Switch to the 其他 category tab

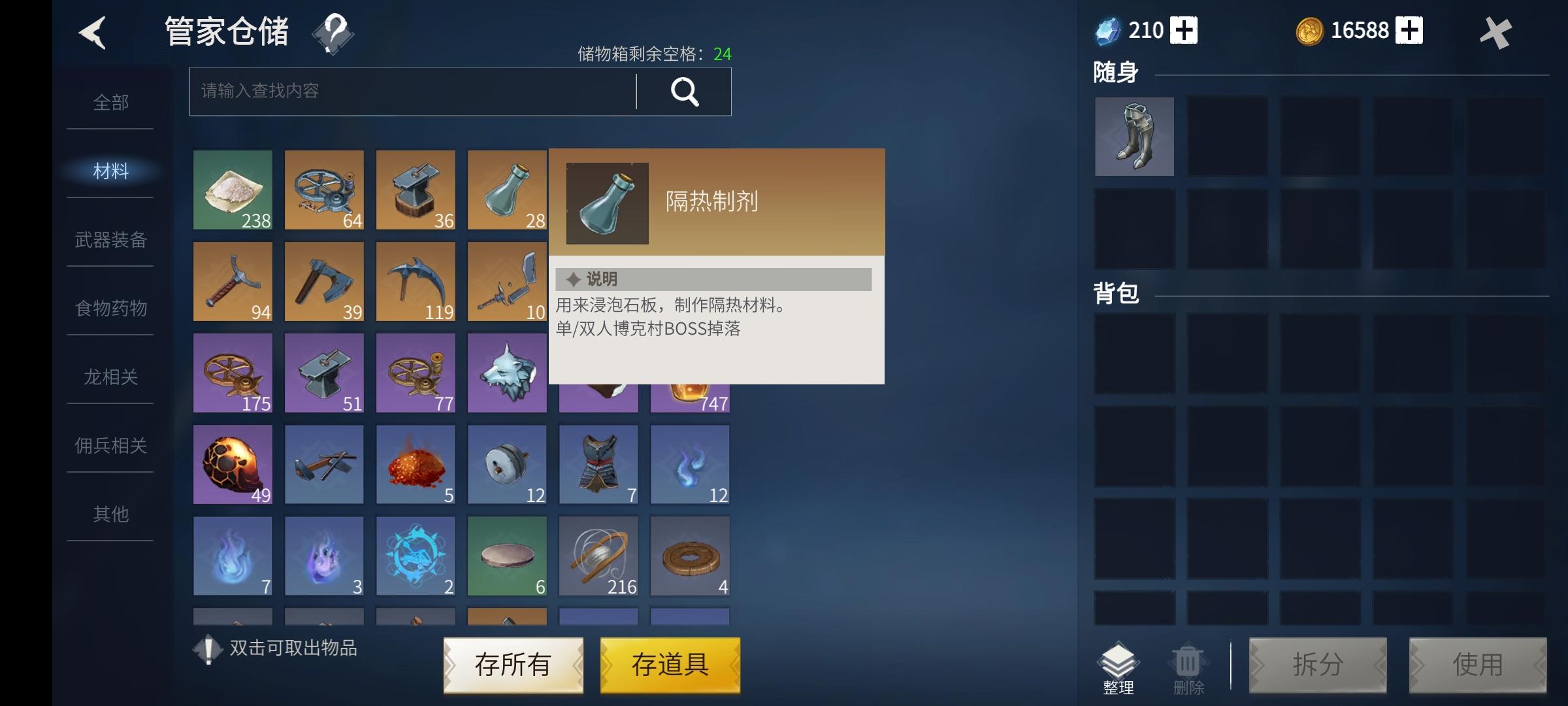110,514
